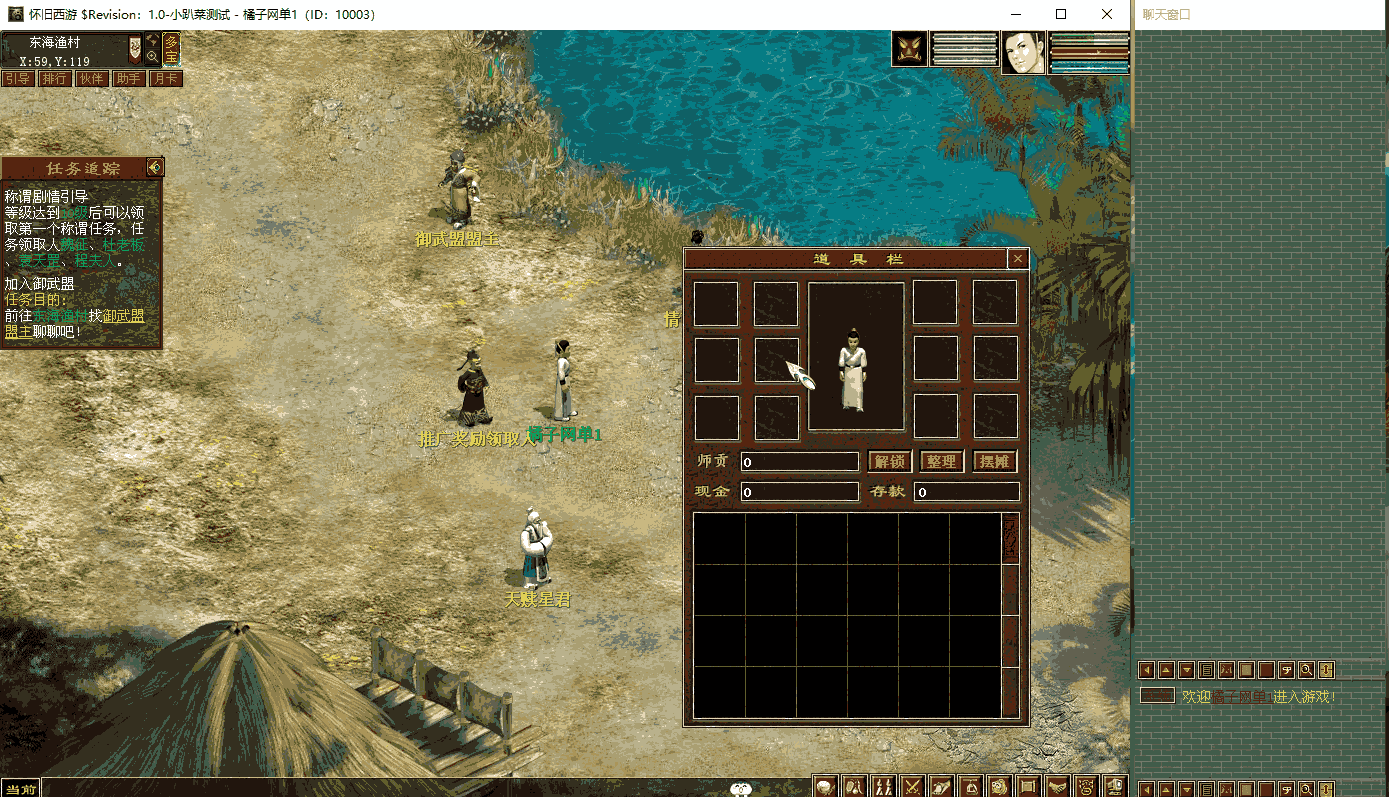The width and height of the screenshot is (1389, 797).
Task: Close the 道具栏 inventory window
Action: click(x=1018, y=259)
